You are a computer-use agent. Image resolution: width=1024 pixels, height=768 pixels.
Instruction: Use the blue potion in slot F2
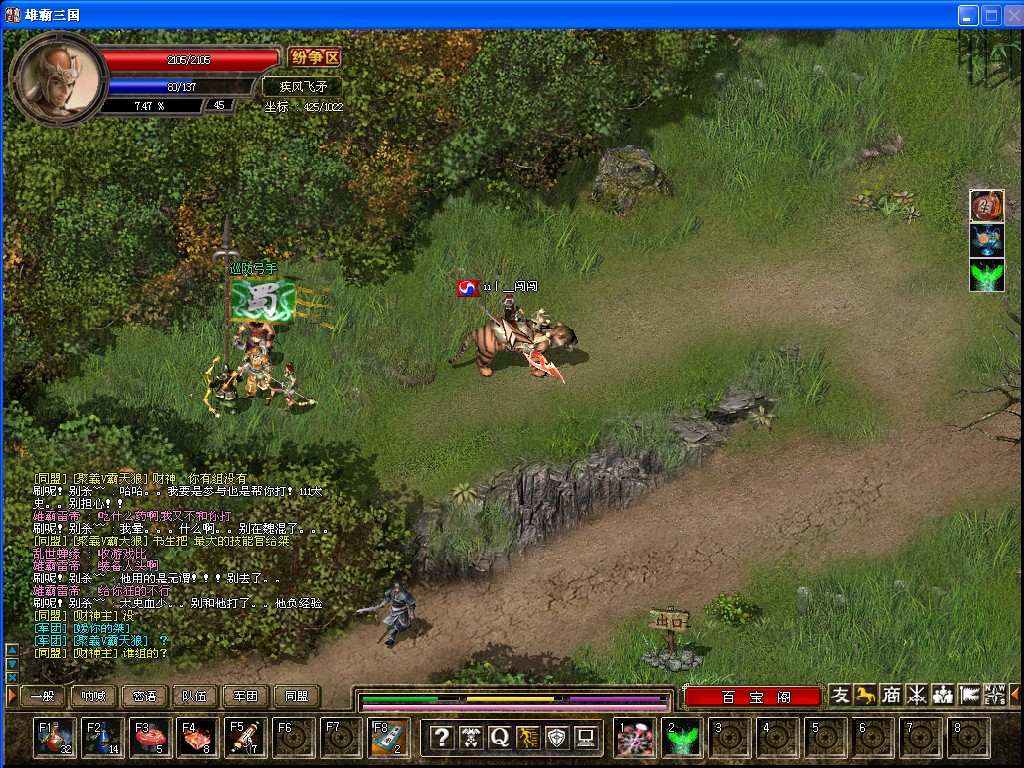pos(103,738)
